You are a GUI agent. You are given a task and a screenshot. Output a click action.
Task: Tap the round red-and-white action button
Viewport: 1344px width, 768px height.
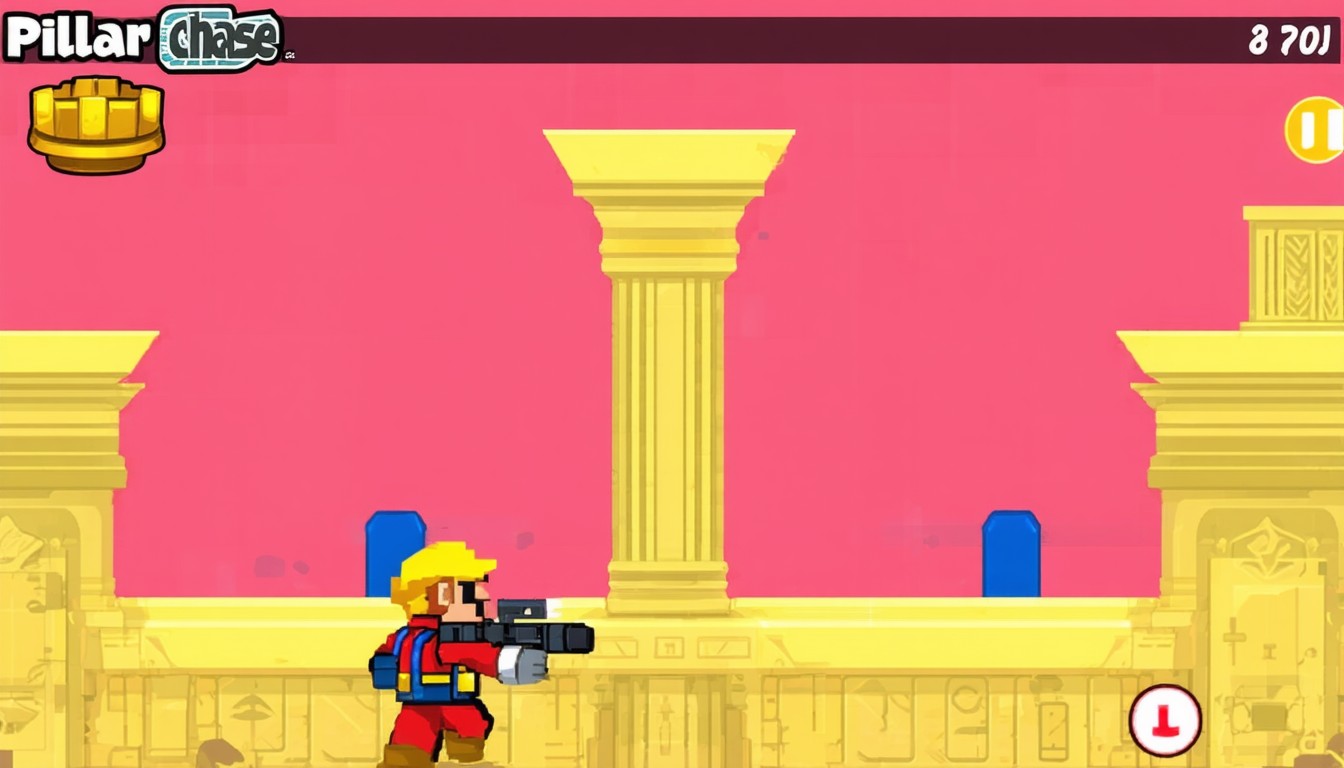[1165, 720]
